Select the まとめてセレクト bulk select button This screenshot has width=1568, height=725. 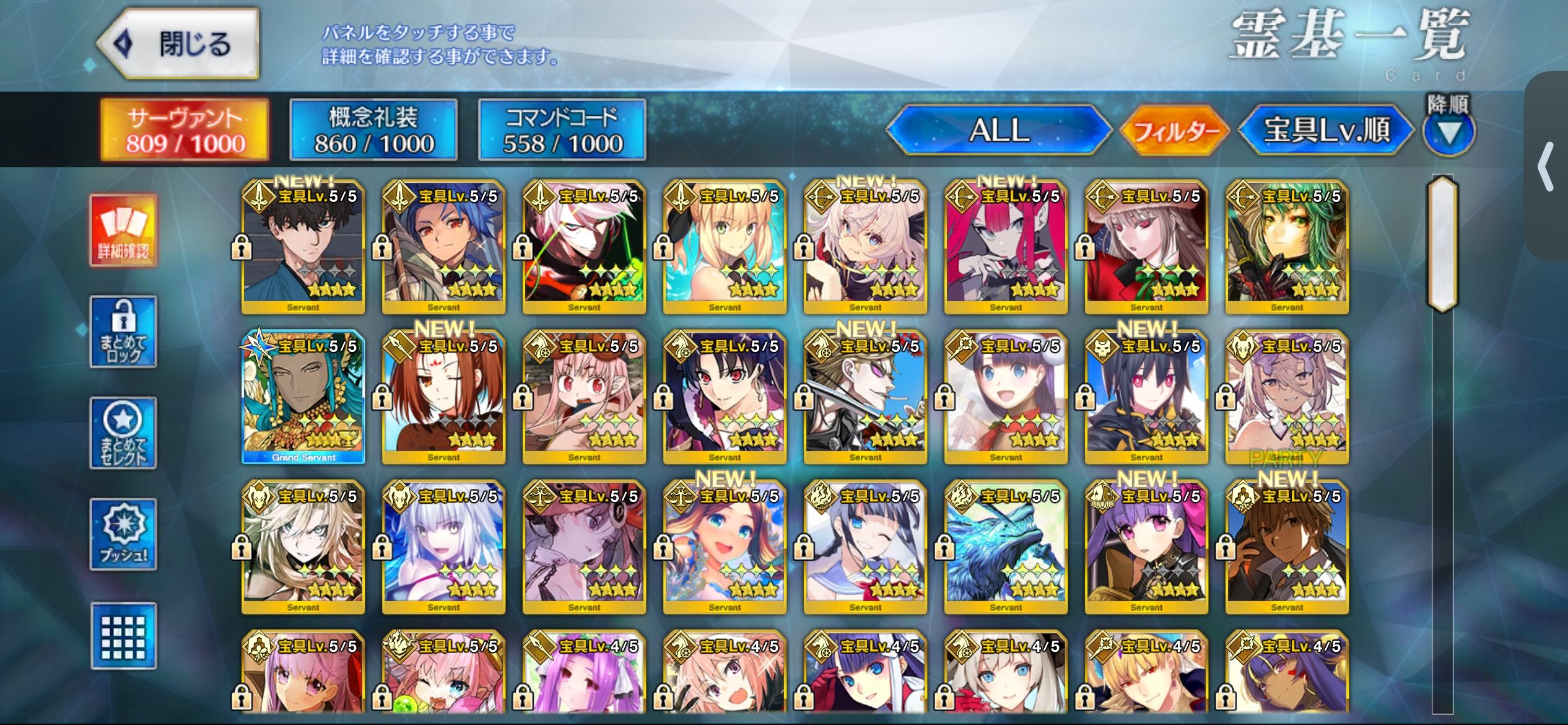tap(123, 433)
